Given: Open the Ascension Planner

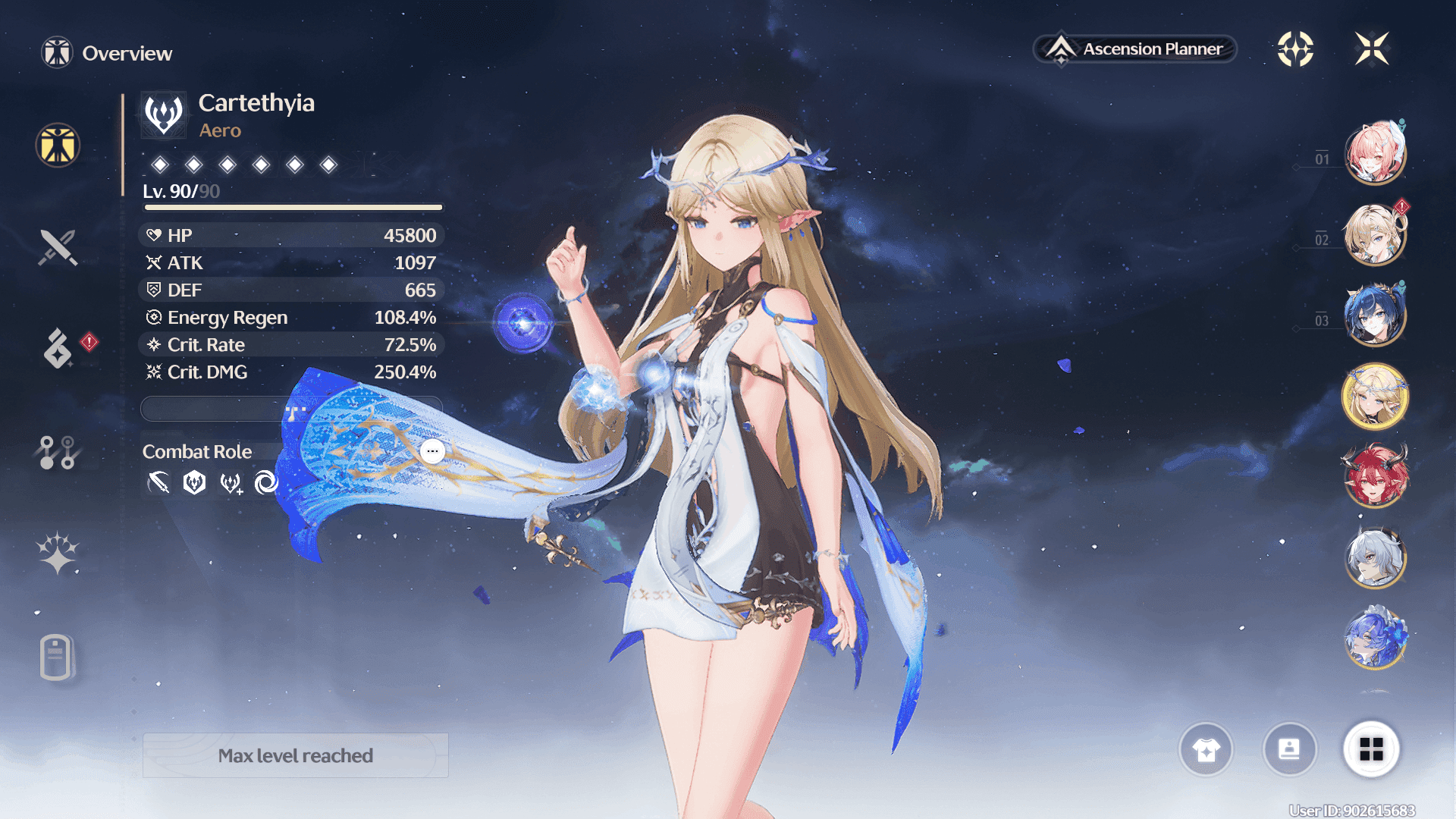Looking at the screenshot, I should pyautogui.click(x=1135, y=49).
